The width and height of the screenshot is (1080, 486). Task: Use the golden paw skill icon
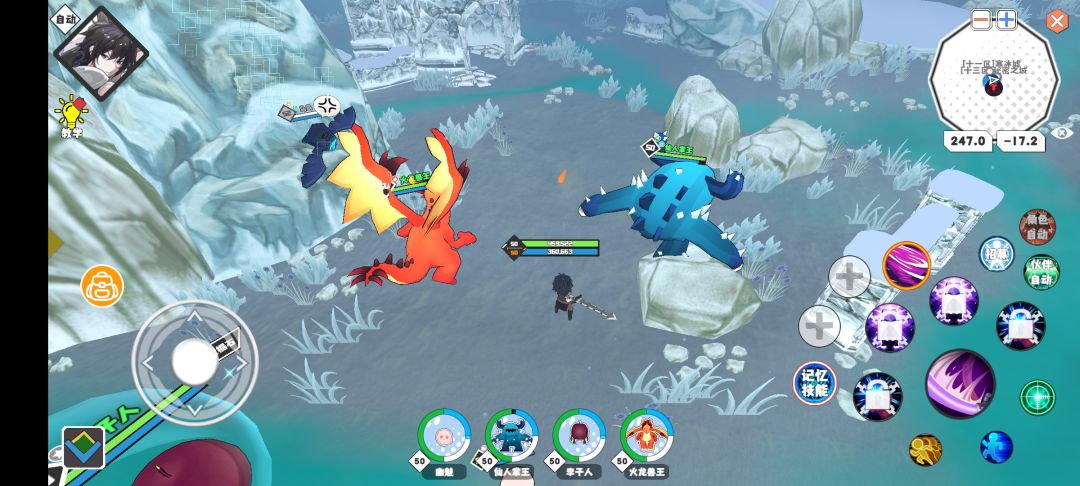click(x=925, y=449)
